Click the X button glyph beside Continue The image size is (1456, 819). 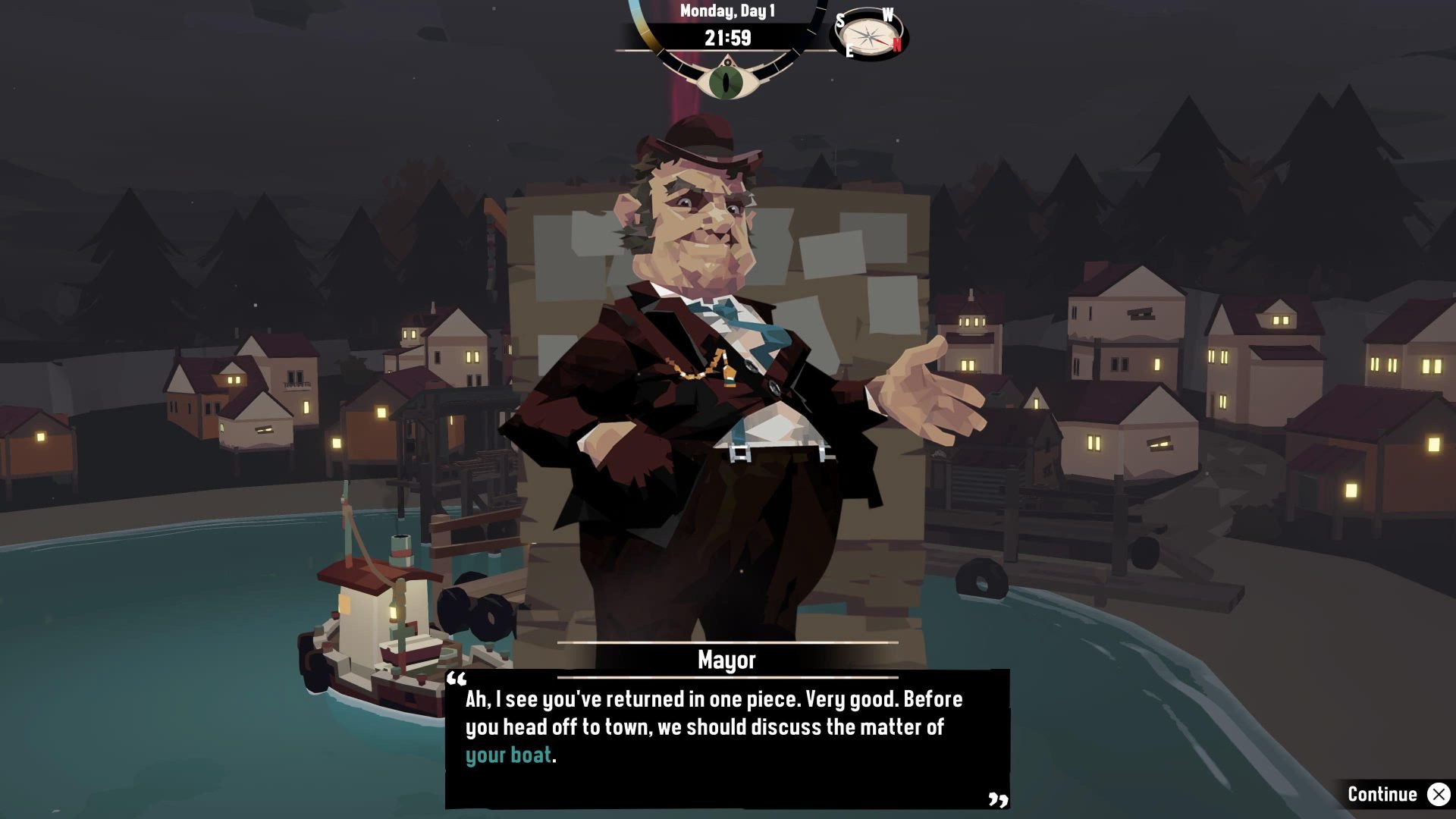(1439, 794)
